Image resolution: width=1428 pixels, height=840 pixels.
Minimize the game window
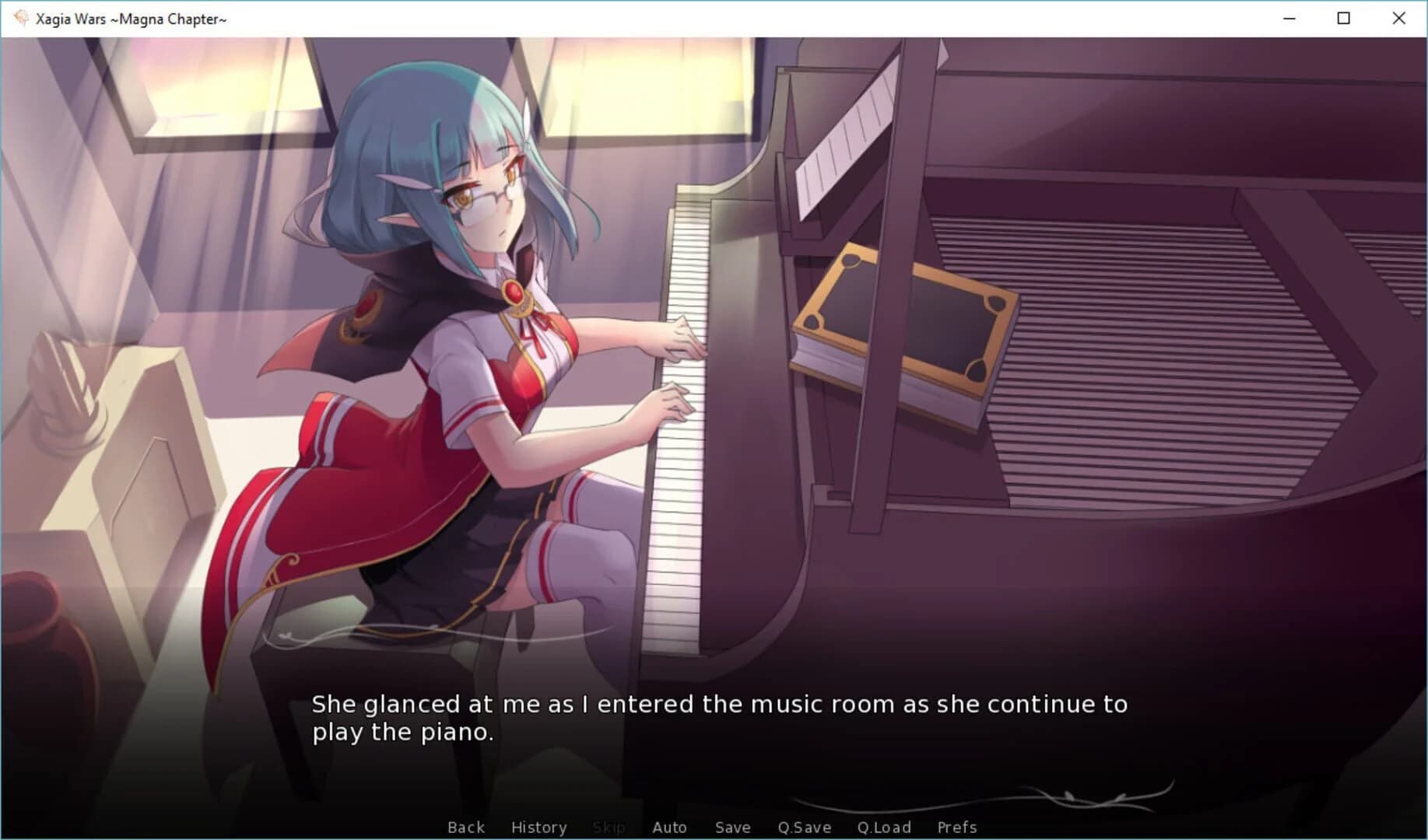[x=1289, y=18]
